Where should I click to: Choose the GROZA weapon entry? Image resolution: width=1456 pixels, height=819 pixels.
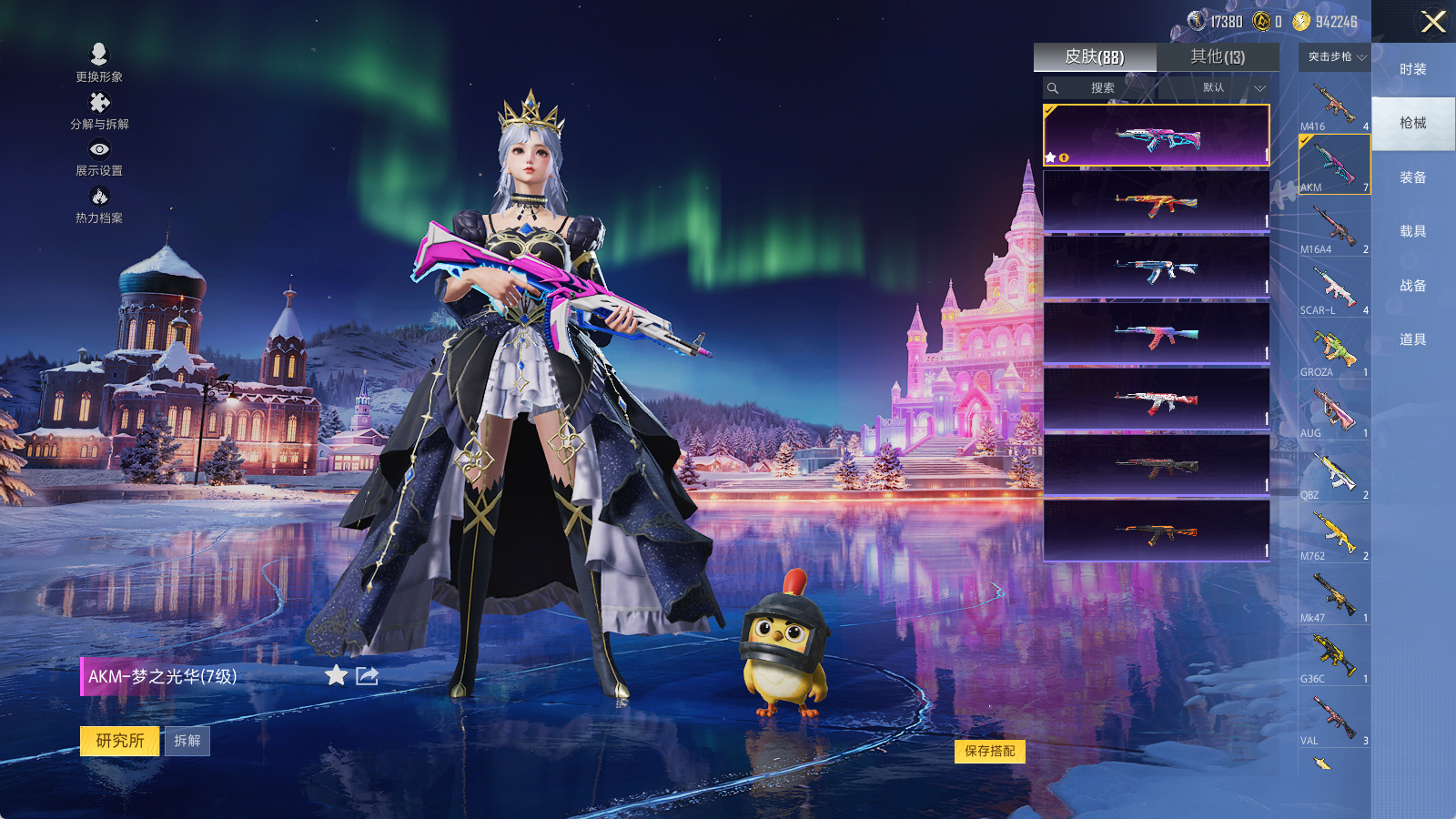[x=1334, y=350]
